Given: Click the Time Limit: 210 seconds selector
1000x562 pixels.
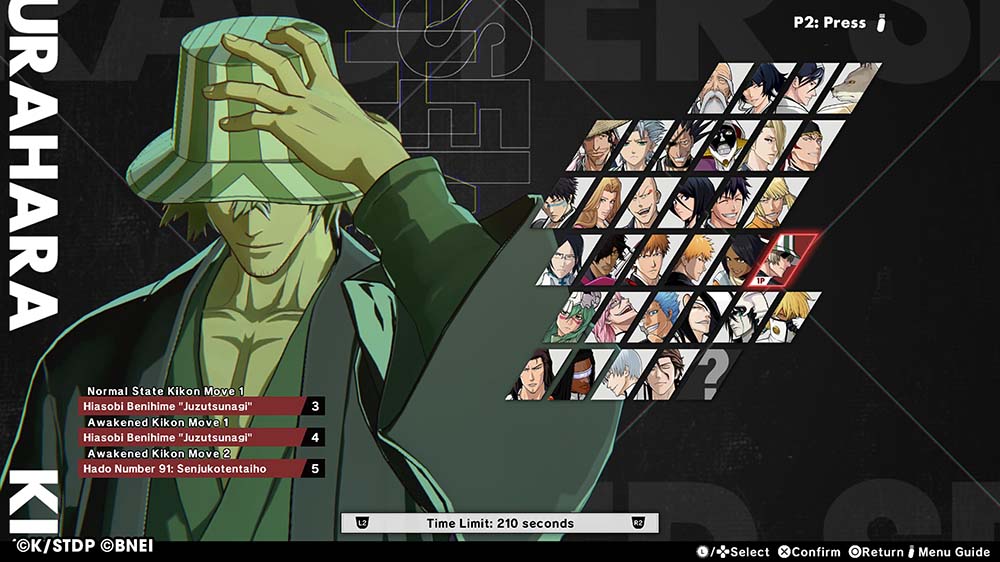Looking at the screenshot, I should [499, 523].
